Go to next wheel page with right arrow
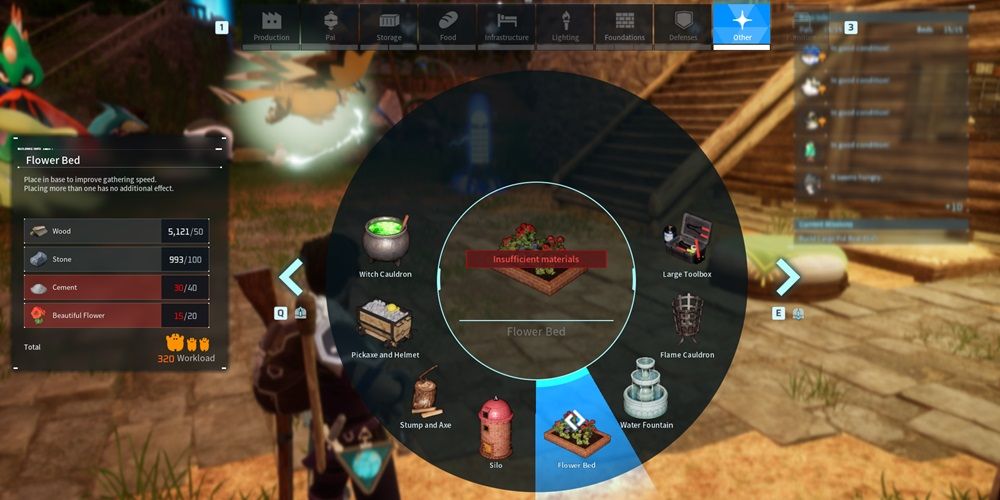Viewport: 1000px width, 500px height. tap(787, 277)
